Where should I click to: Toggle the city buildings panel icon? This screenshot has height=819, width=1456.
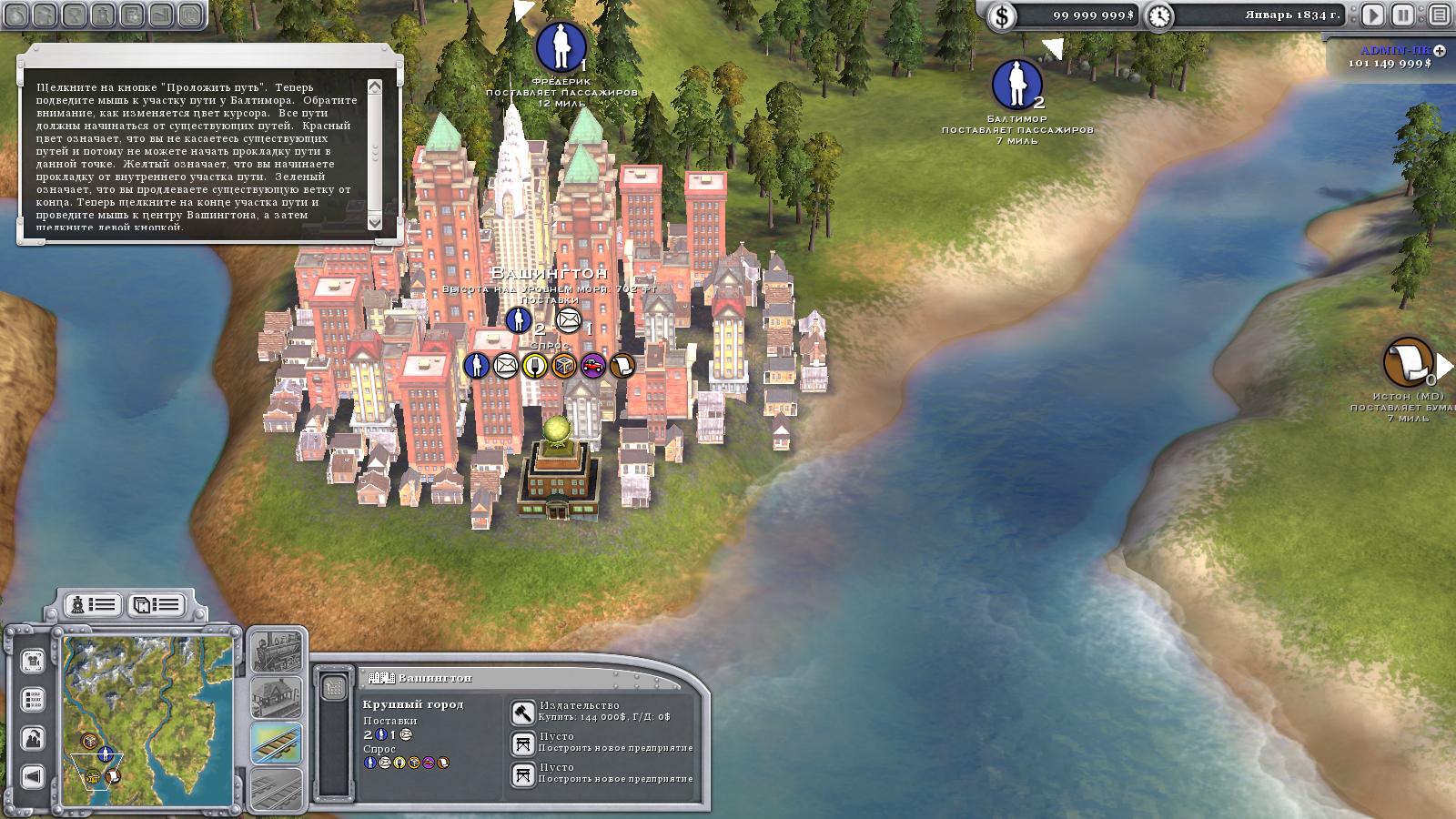click(335, 687)
